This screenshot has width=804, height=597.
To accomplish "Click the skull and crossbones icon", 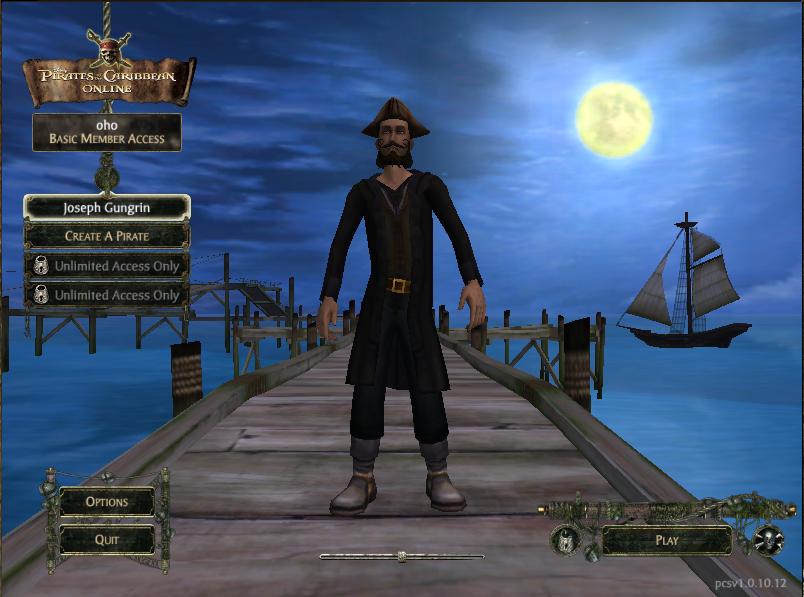I will click(x=767, y=540).
